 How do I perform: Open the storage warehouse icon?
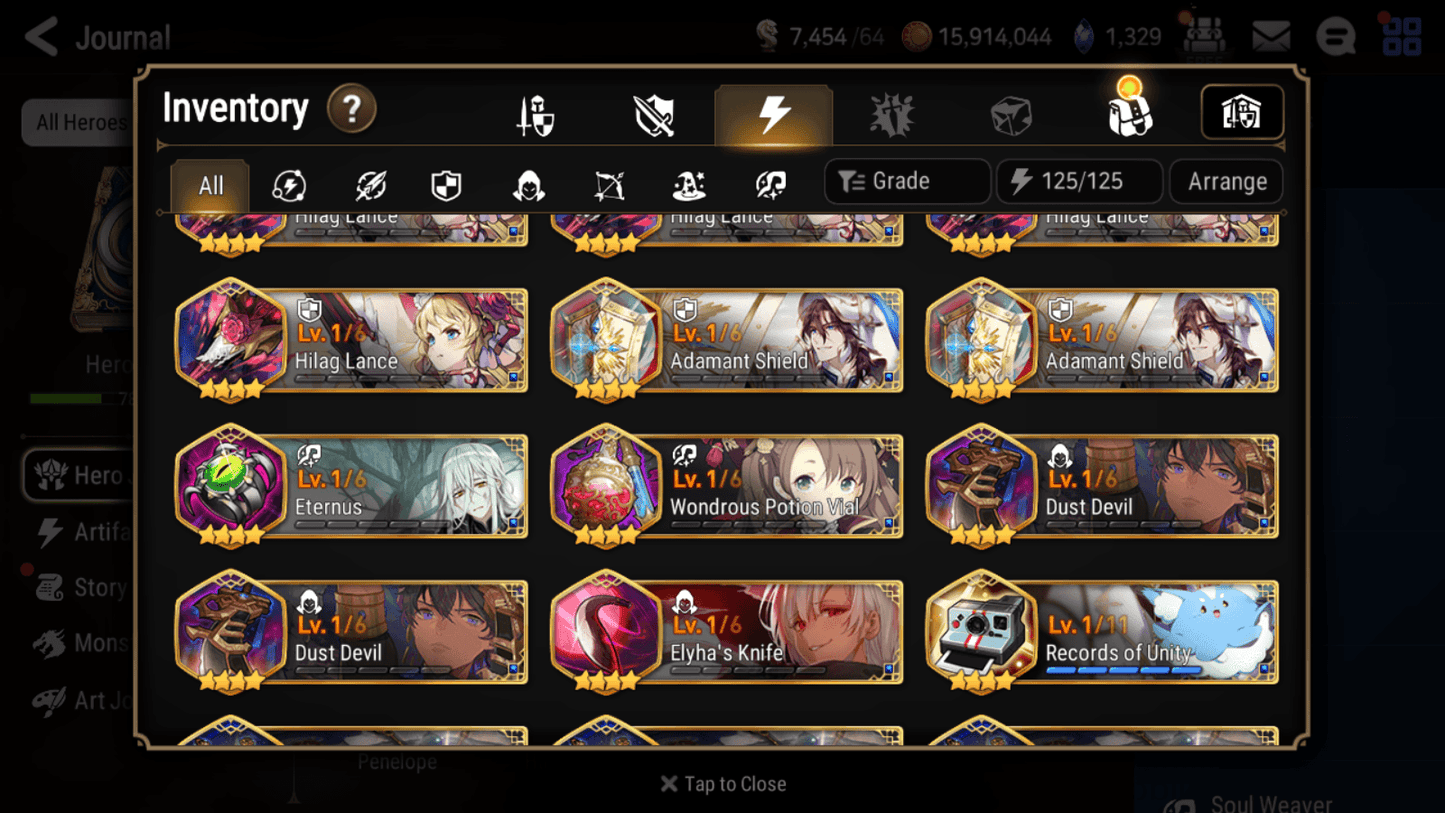coord(1241,112)
